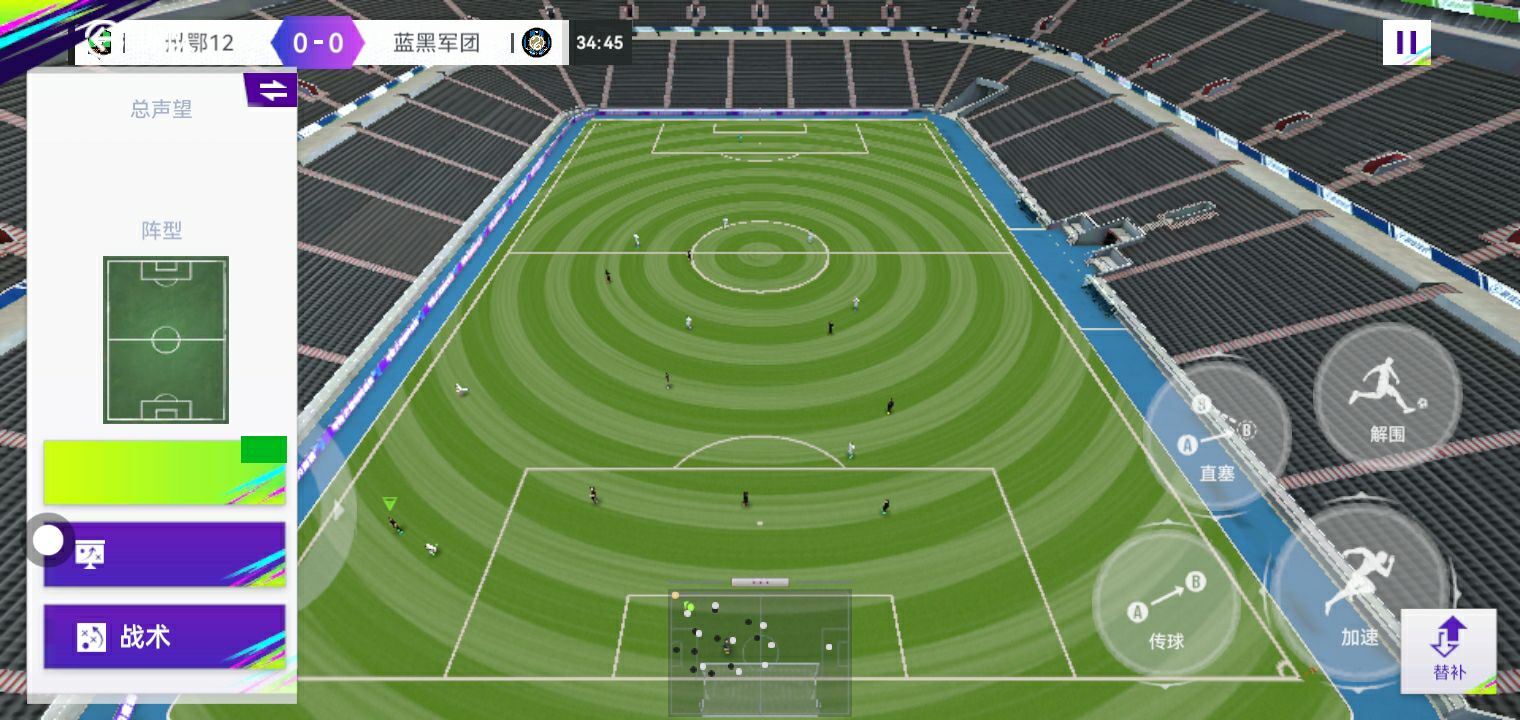Image resolution: width=1520 pixels, height=720 pixels.
Task: Open the 战术 tactics menu
Action: [165, 637]
